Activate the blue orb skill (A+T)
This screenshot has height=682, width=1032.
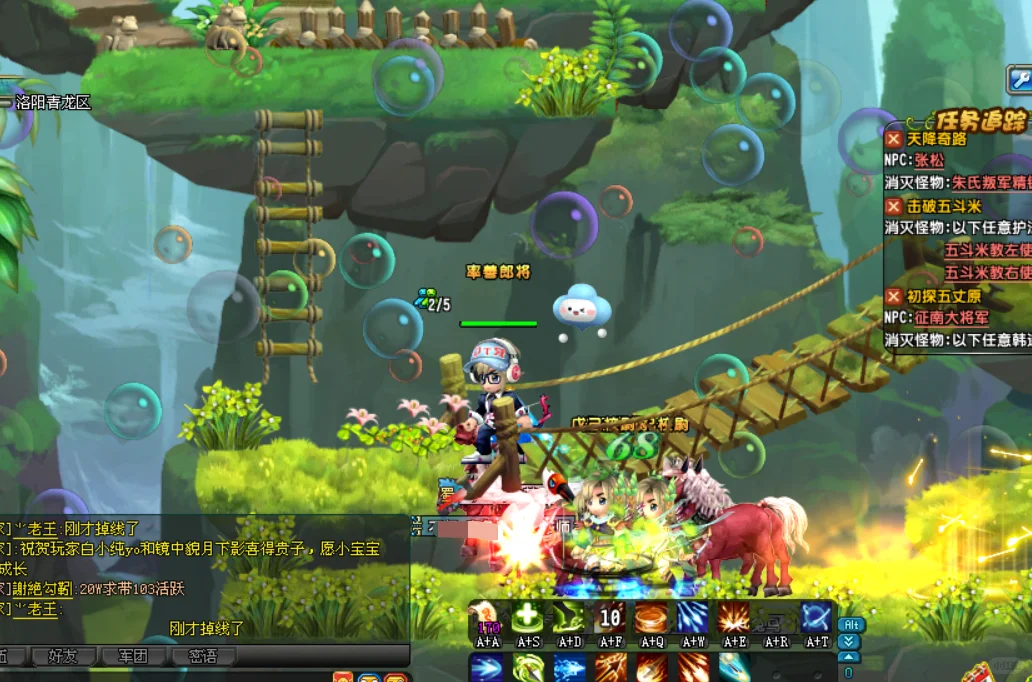click(815, 618)
